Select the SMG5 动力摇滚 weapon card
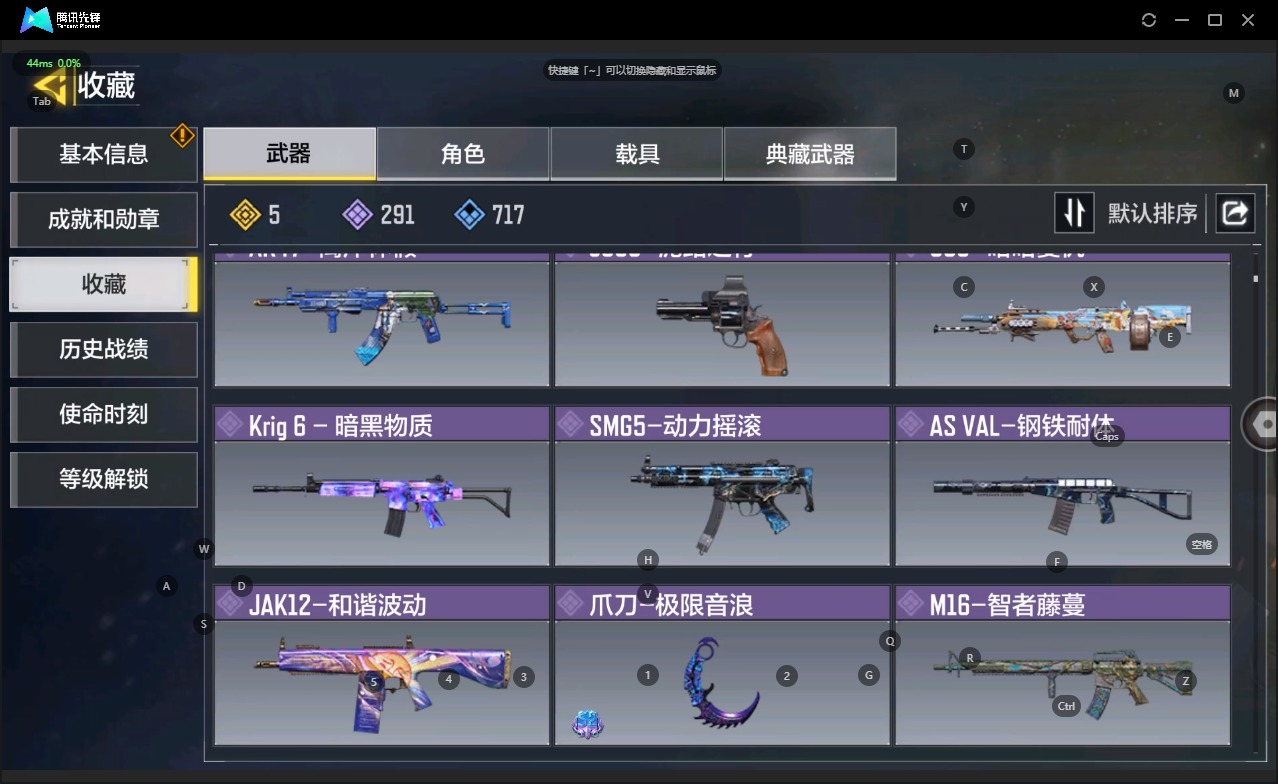 point(721,486)
